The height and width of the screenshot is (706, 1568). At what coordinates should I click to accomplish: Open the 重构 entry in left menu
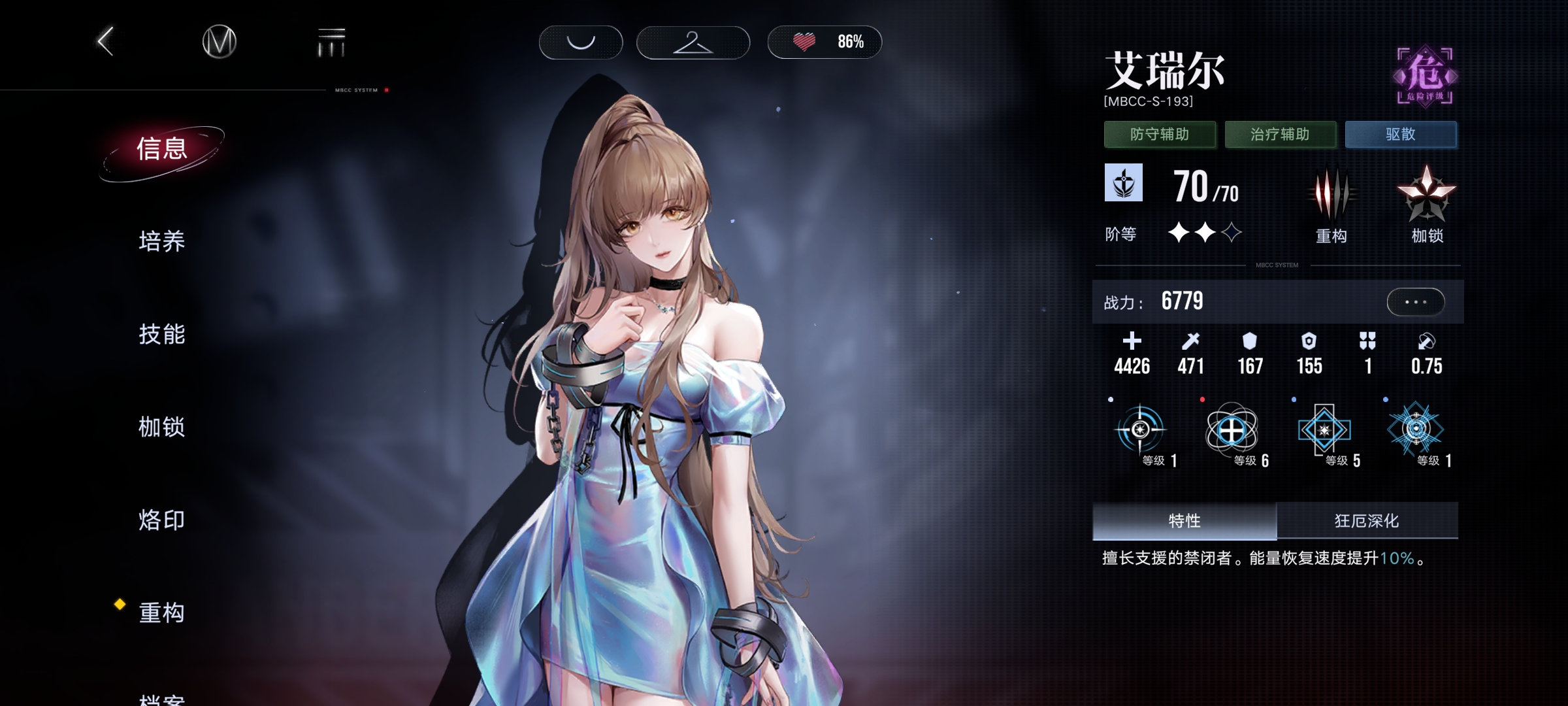162,613
